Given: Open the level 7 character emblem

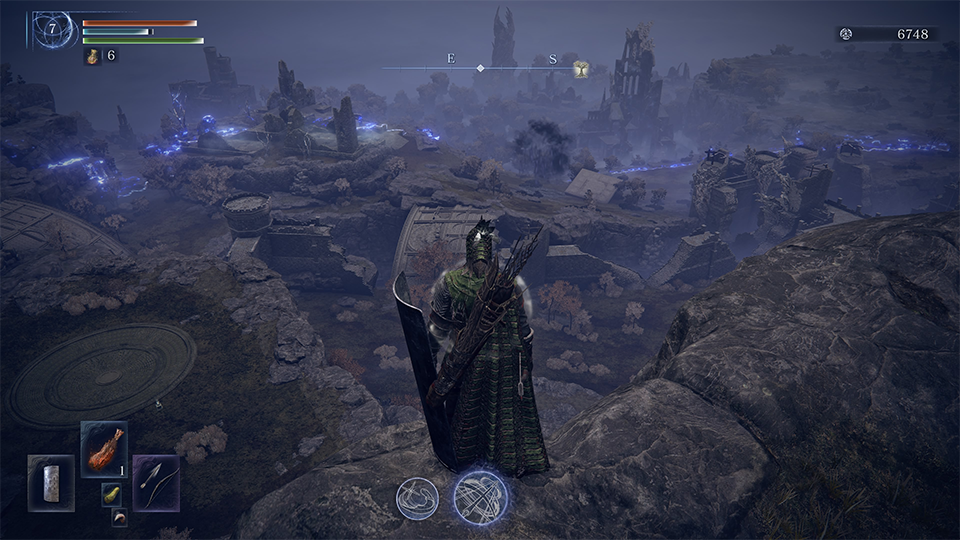Looking at the screenshot, I should [x=52, y=29].
